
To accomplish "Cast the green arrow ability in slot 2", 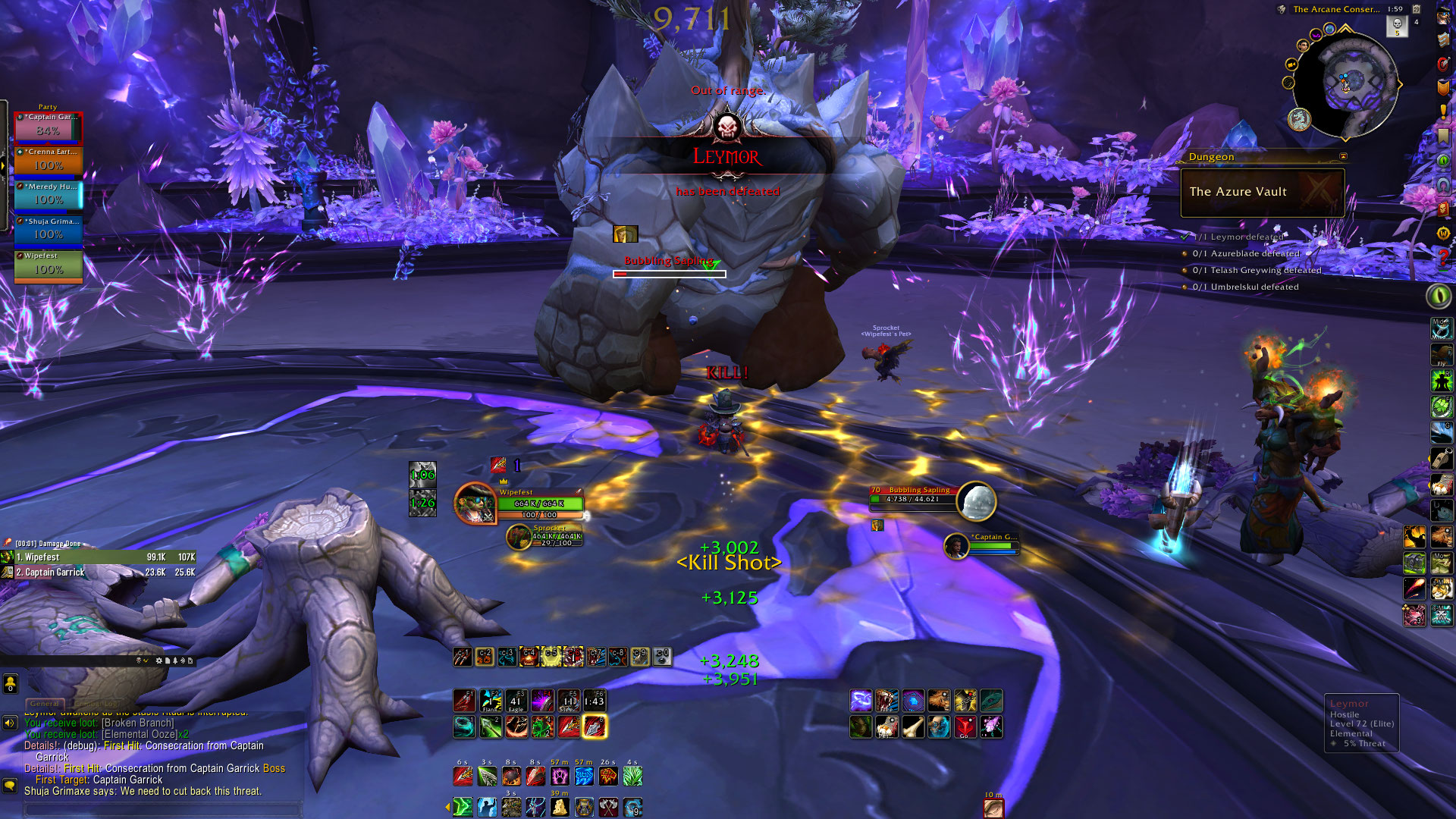I will (490, 727).
